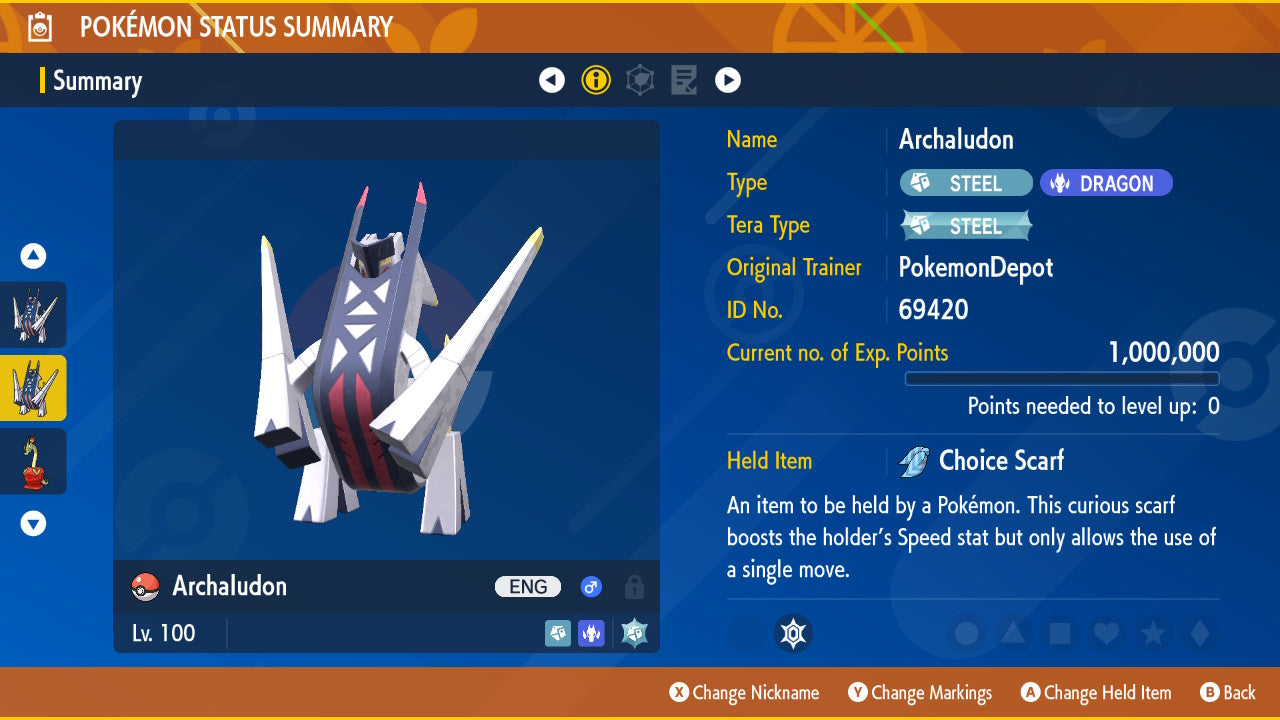The width and height of the screenshot is (1280, 720).
Task: Toggle the heart marking
Action: pyautogui.click(x=1106, y=633)
